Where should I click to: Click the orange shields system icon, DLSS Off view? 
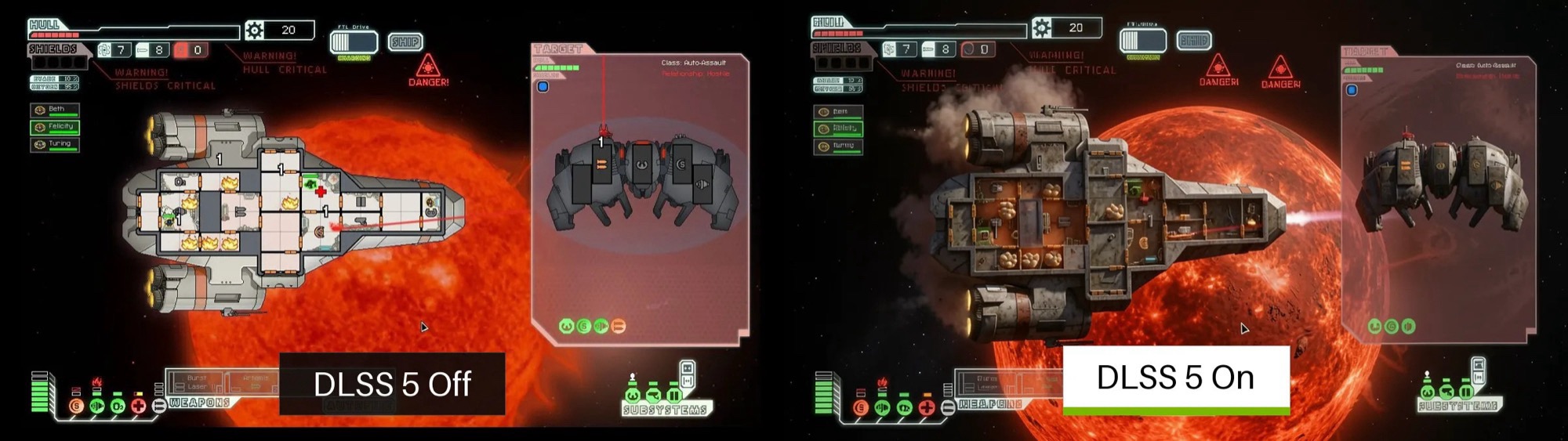(x=76, y=406)
